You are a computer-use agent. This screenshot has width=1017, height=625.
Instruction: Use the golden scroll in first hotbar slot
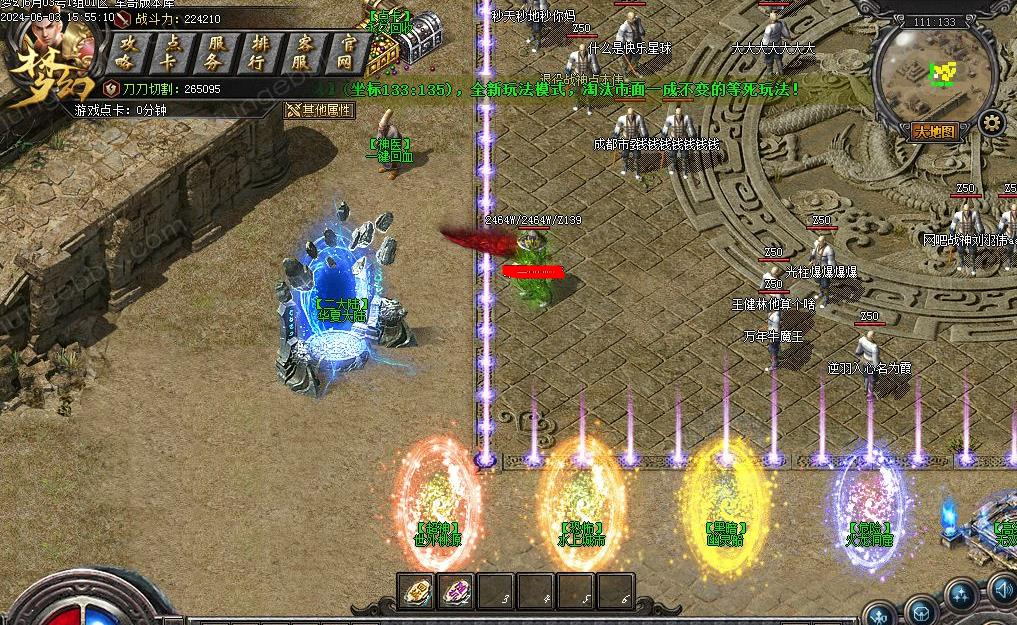[x=417, y=592]
